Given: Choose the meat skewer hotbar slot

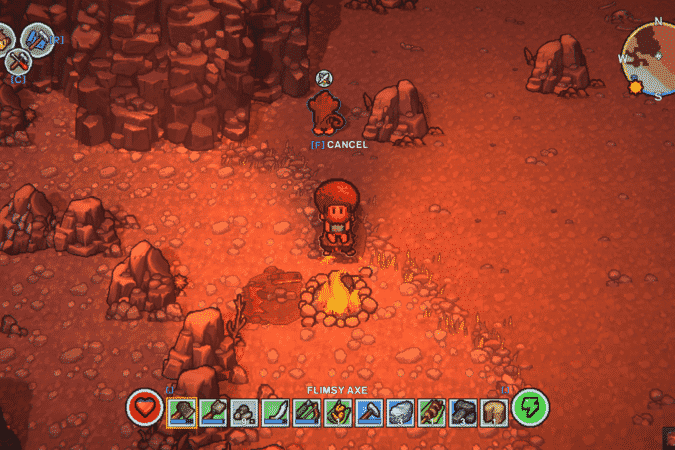Looking at the screenshot, I should tap(431, 409).
